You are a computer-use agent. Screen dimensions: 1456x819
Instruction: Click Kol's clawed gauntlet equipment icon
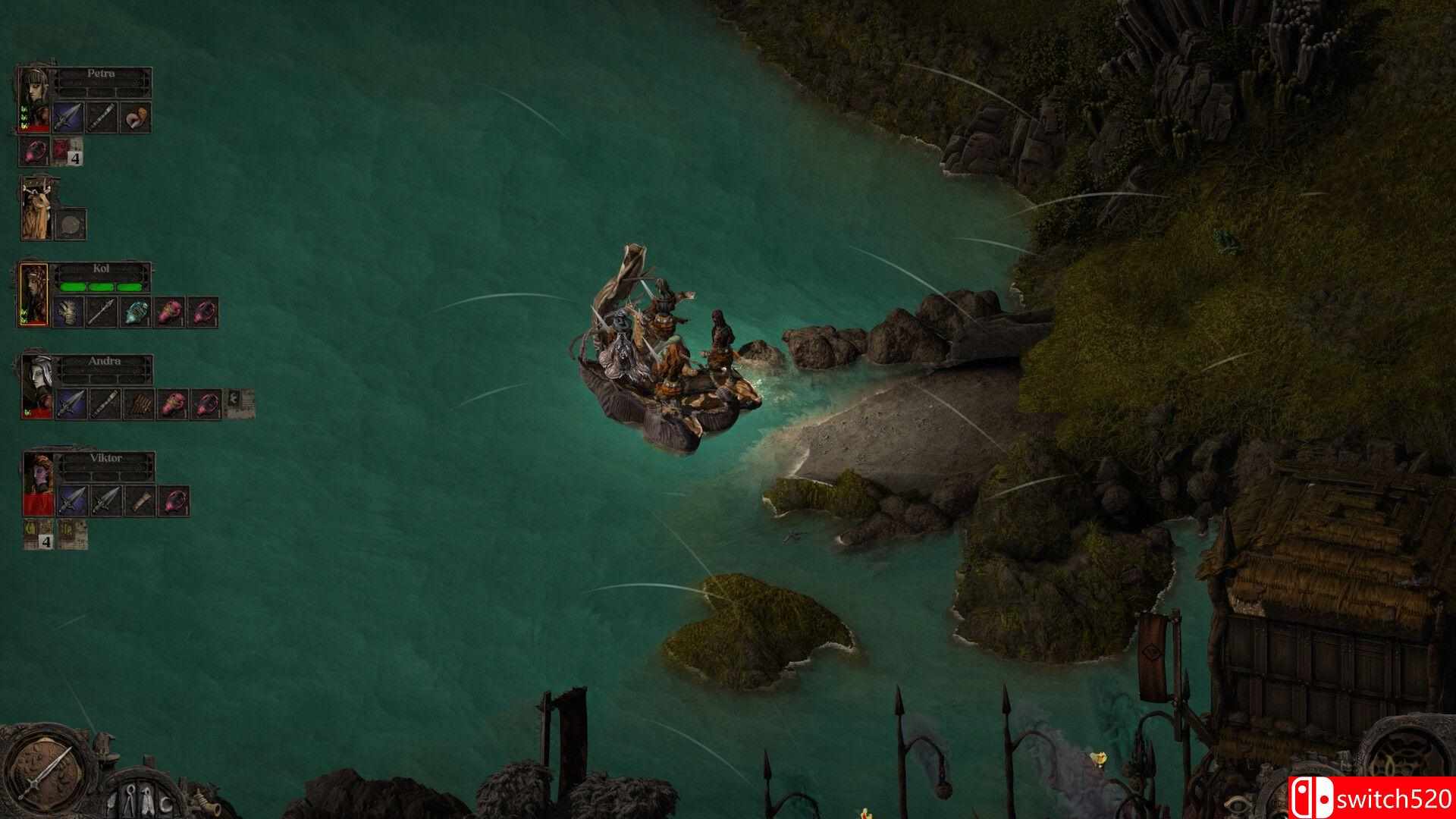pos(69,311)
